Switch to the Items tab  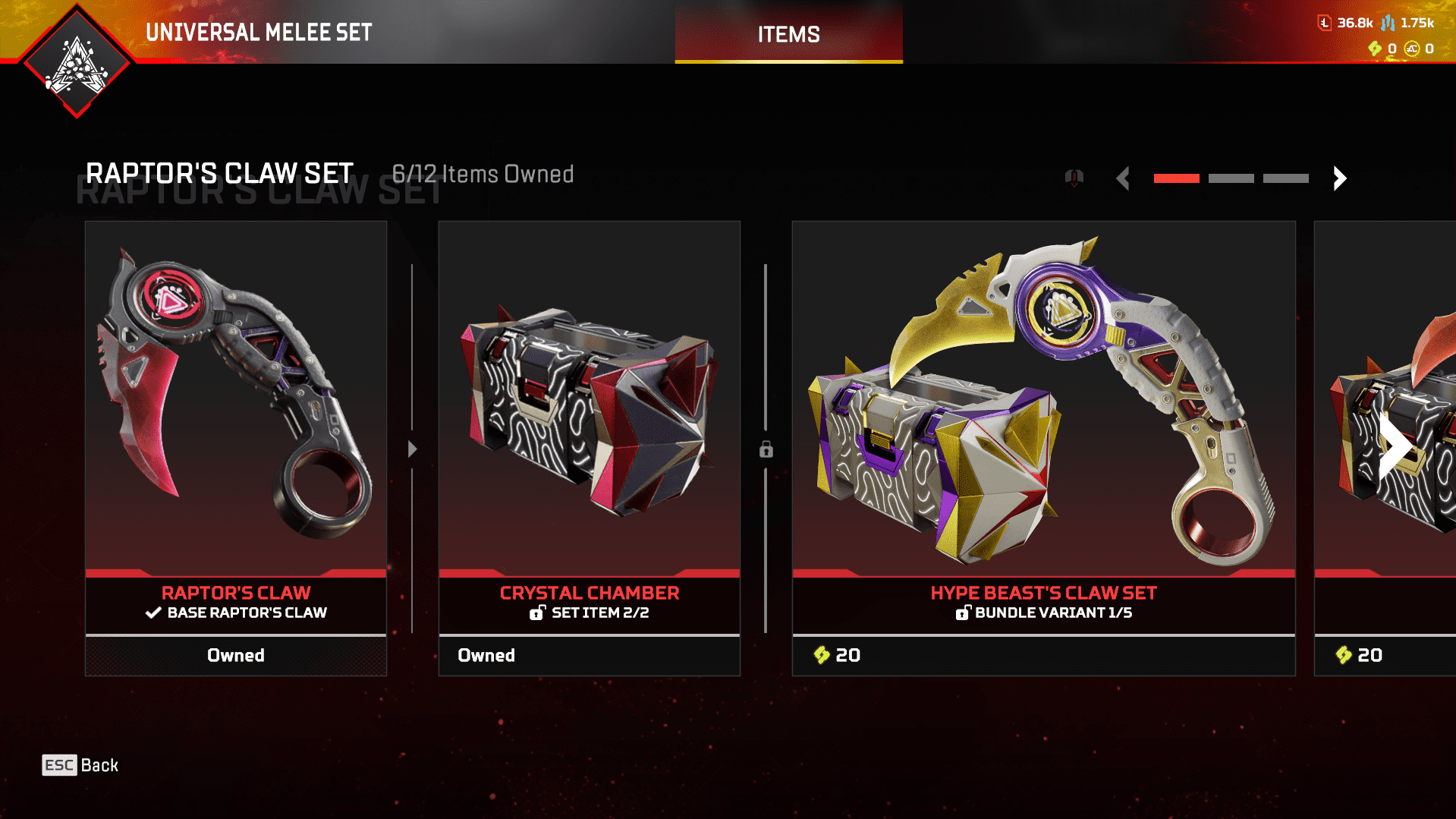(788, 33)
